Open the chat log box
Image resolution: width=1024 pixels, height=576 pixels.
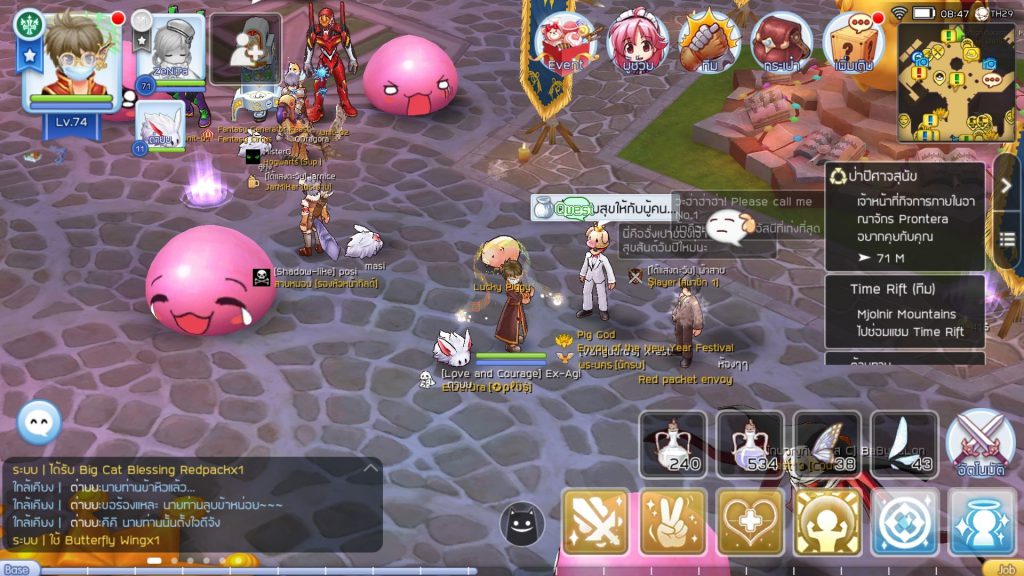[x=192, y=505]
